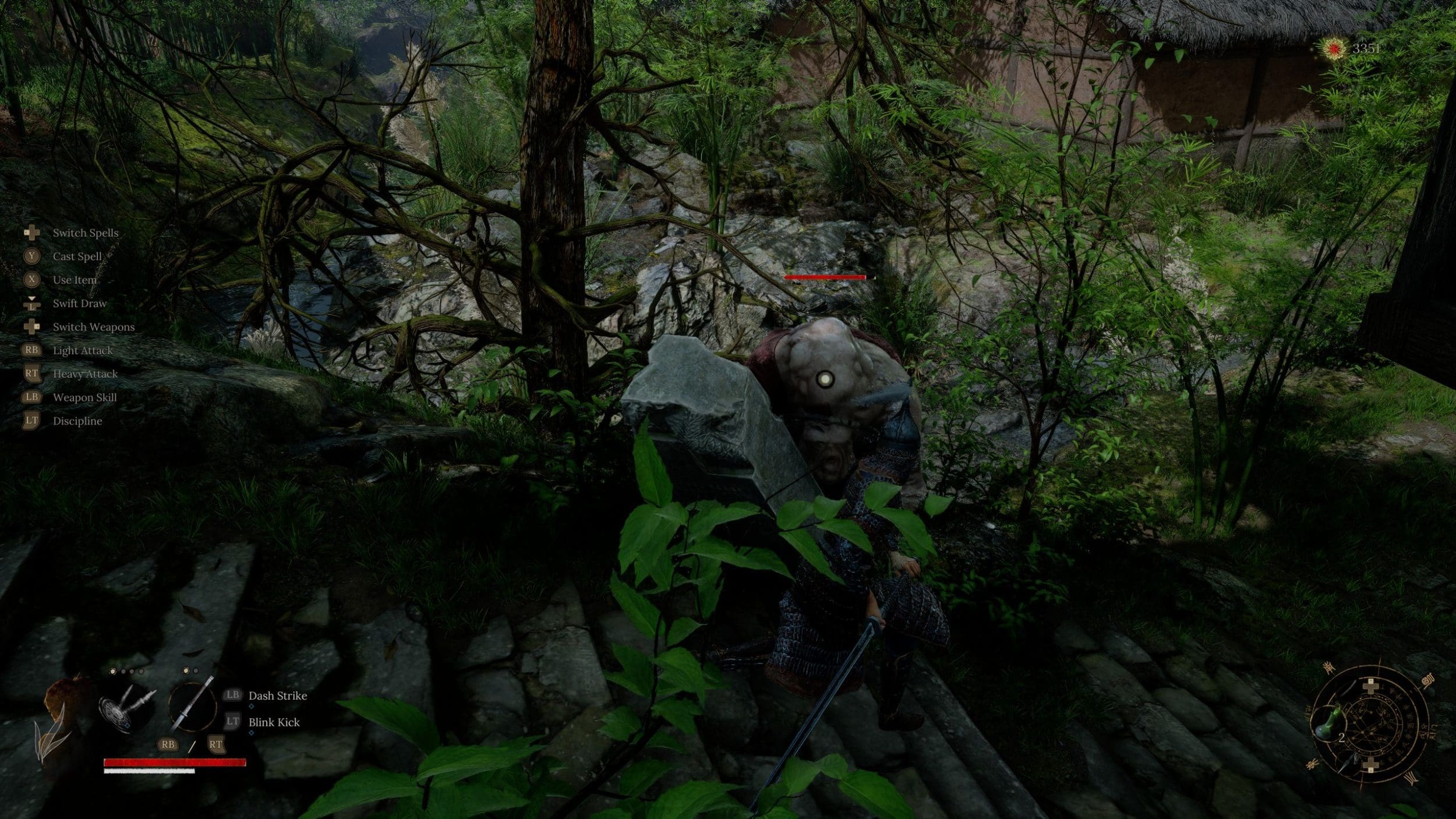
Task: Click the red mercury currency icon
Action: click(x=1333, y=49)
